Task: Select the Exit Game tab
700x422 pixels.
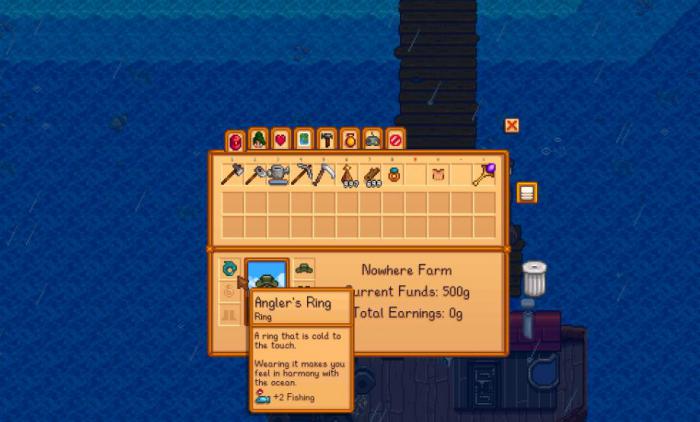Action: coord(396,139)
